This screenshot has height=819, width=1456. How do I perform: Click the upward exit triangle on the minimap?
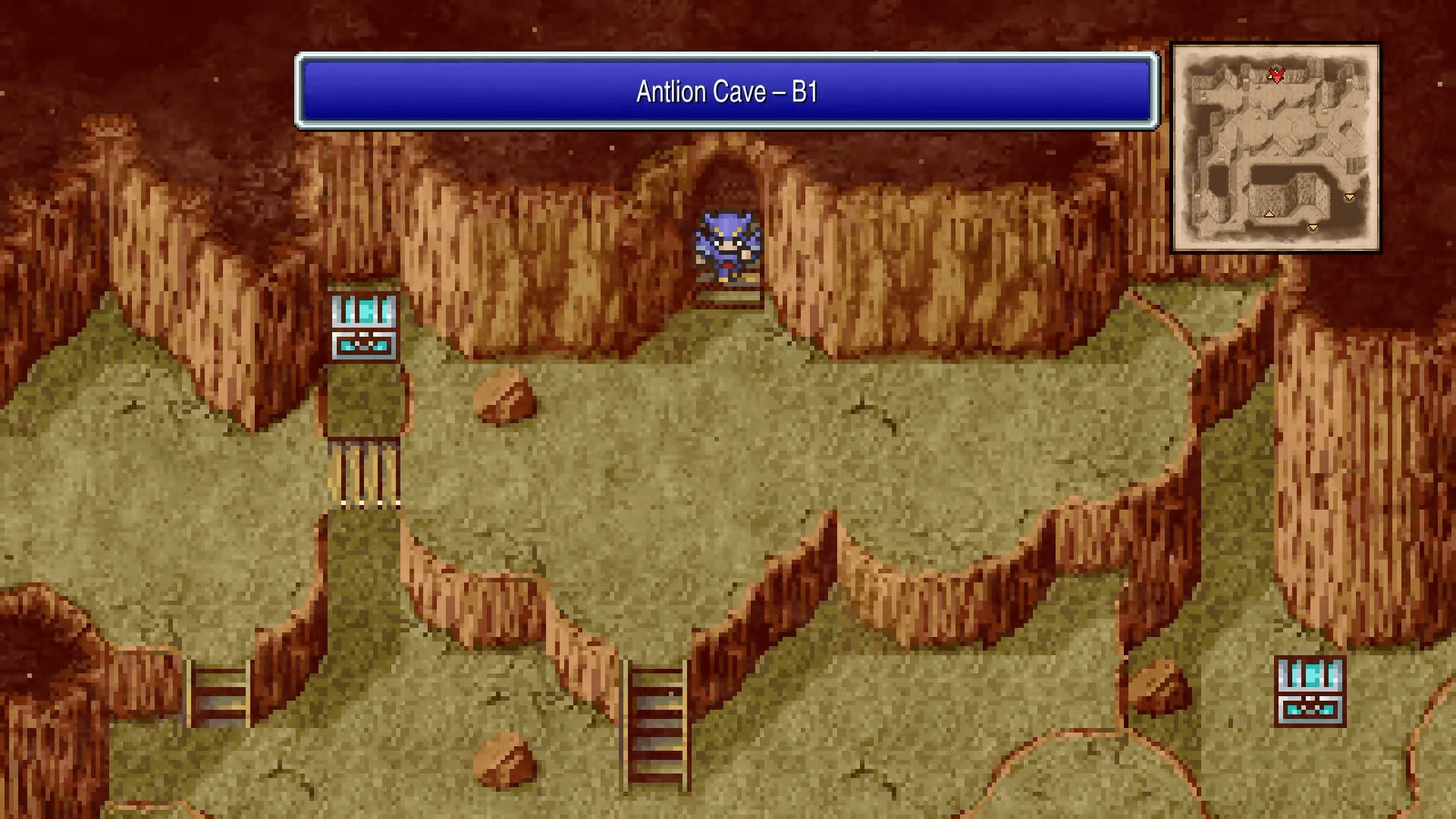click(1269, 214)
